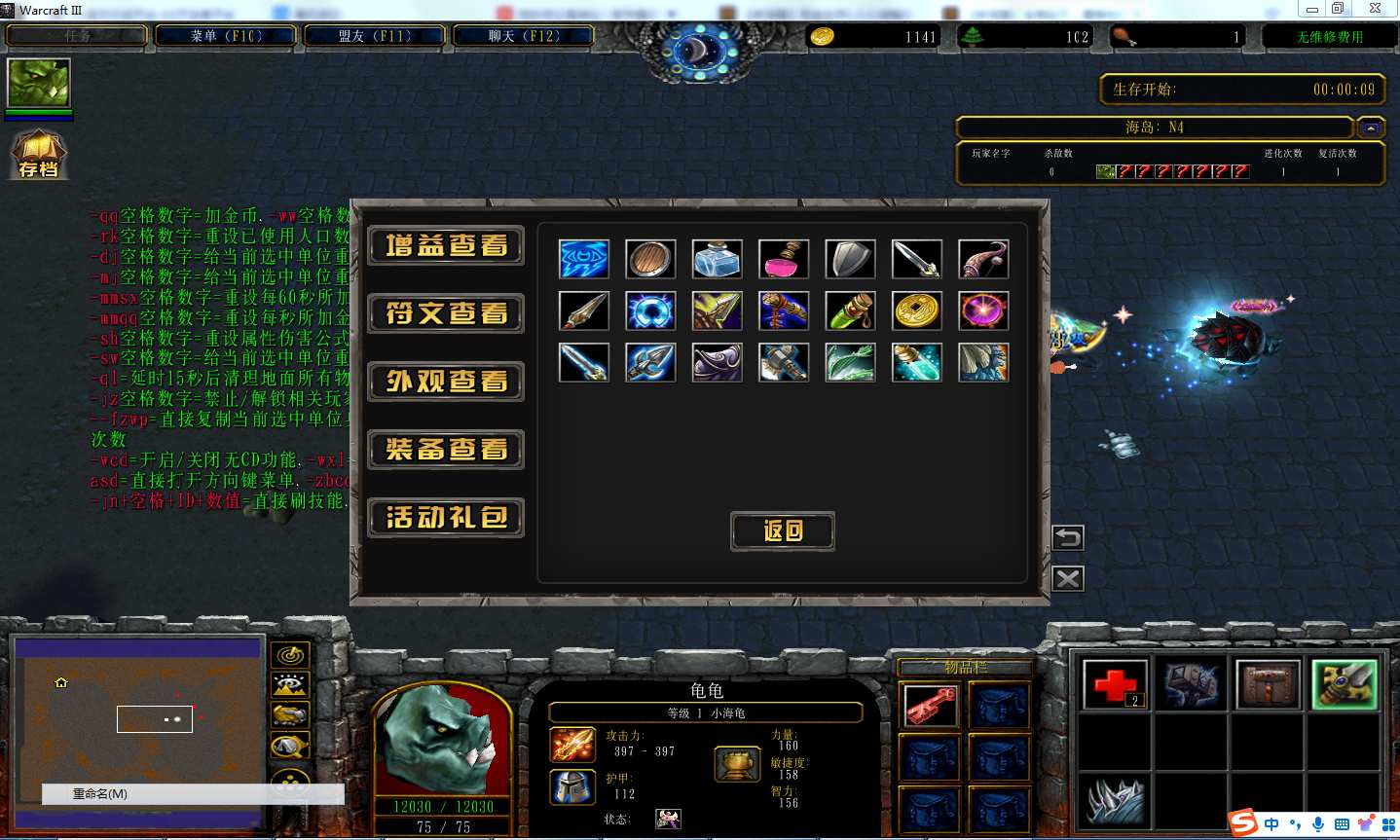Use the red cross heal ability
This screenshot has width=1400, height=840.
tap(1114, 684)
